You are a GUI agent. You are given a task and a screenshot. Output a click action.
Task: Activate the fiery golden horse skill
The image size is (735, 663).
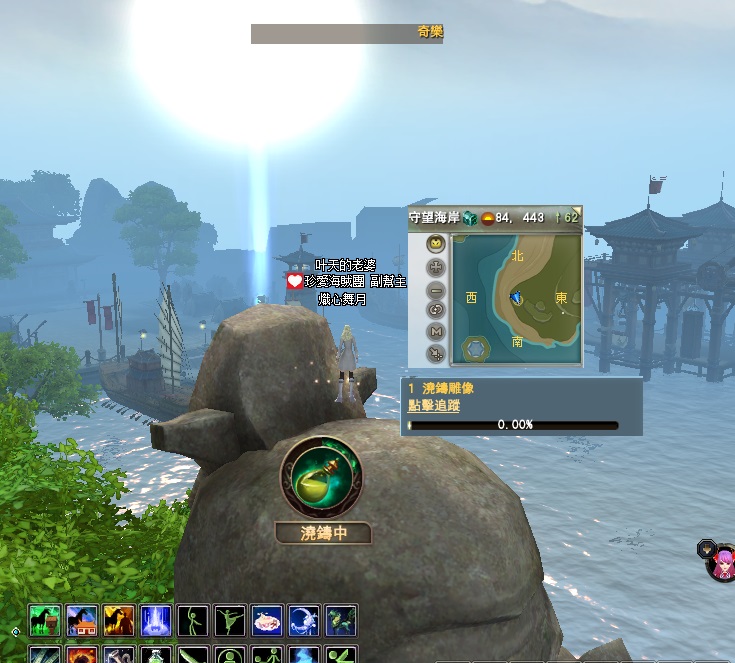point(119,621)
